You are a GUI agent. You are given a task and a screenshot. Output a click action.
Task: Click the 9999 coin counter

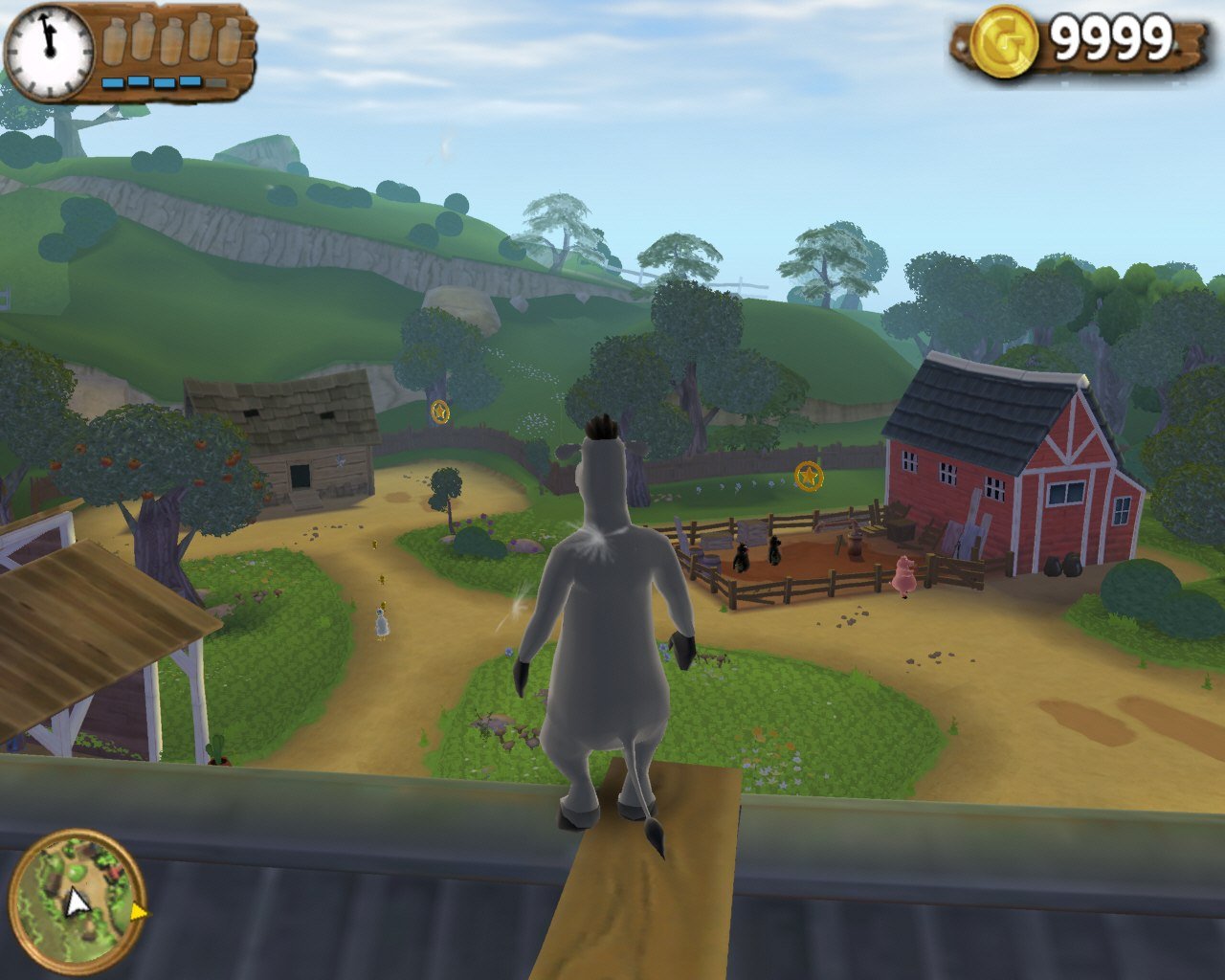[x=1110, y=40]
